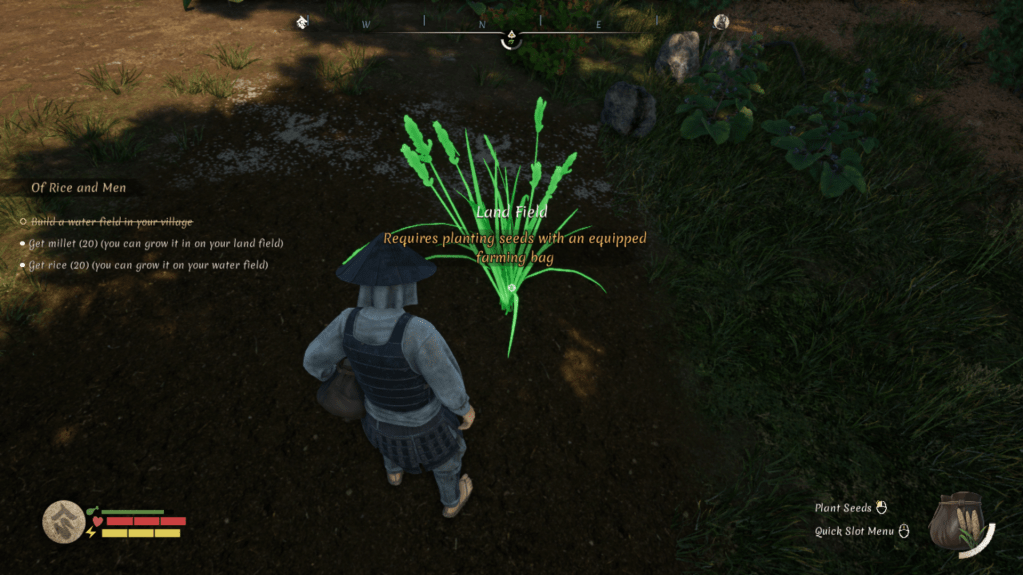The image size is (1023, 575).
Task: Click the round character emblem by the status bars
Action: click(x=63, y=521)
